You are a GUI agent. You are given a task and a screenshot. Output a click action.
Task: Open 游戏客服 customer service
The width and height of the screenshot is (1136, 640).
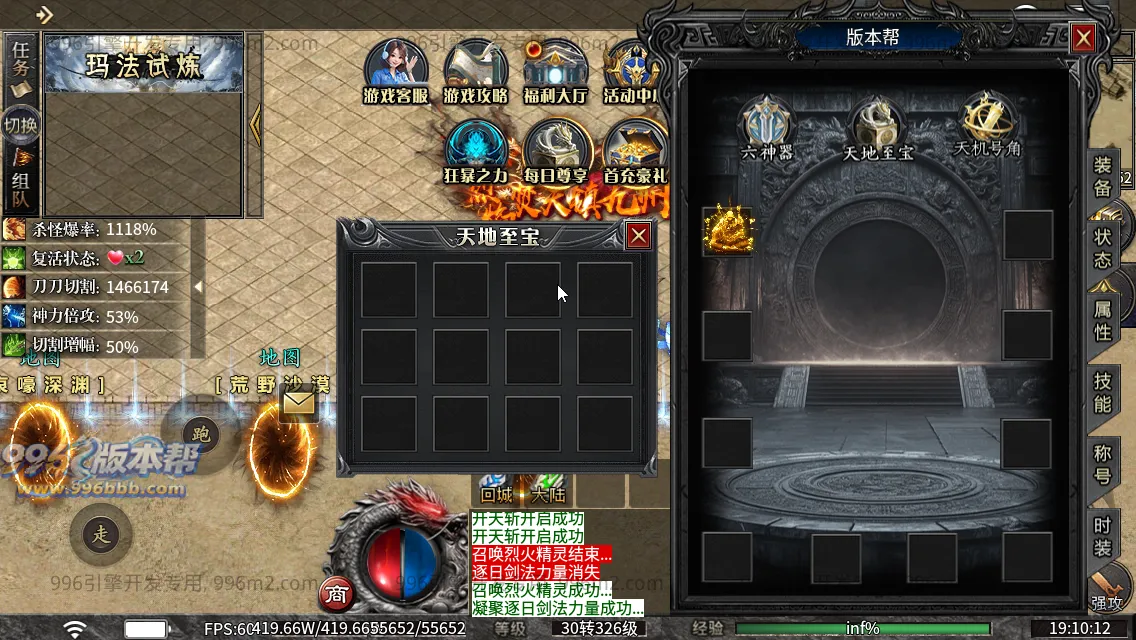(x=396, y=70)
